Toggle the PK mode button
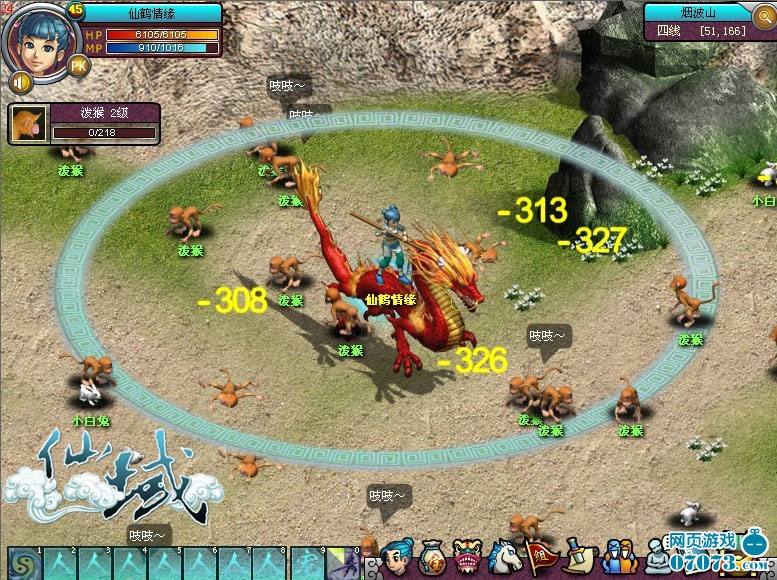 coord(78,66)
